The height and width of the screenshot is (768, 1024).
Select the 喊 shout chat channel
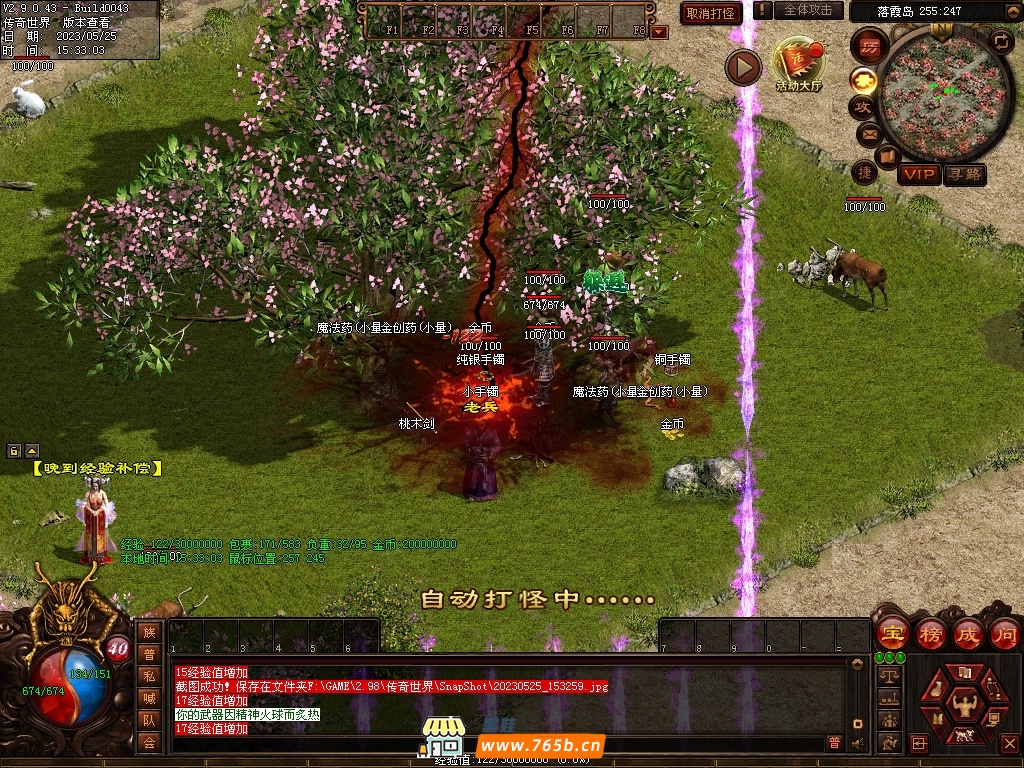click(149, 698)
